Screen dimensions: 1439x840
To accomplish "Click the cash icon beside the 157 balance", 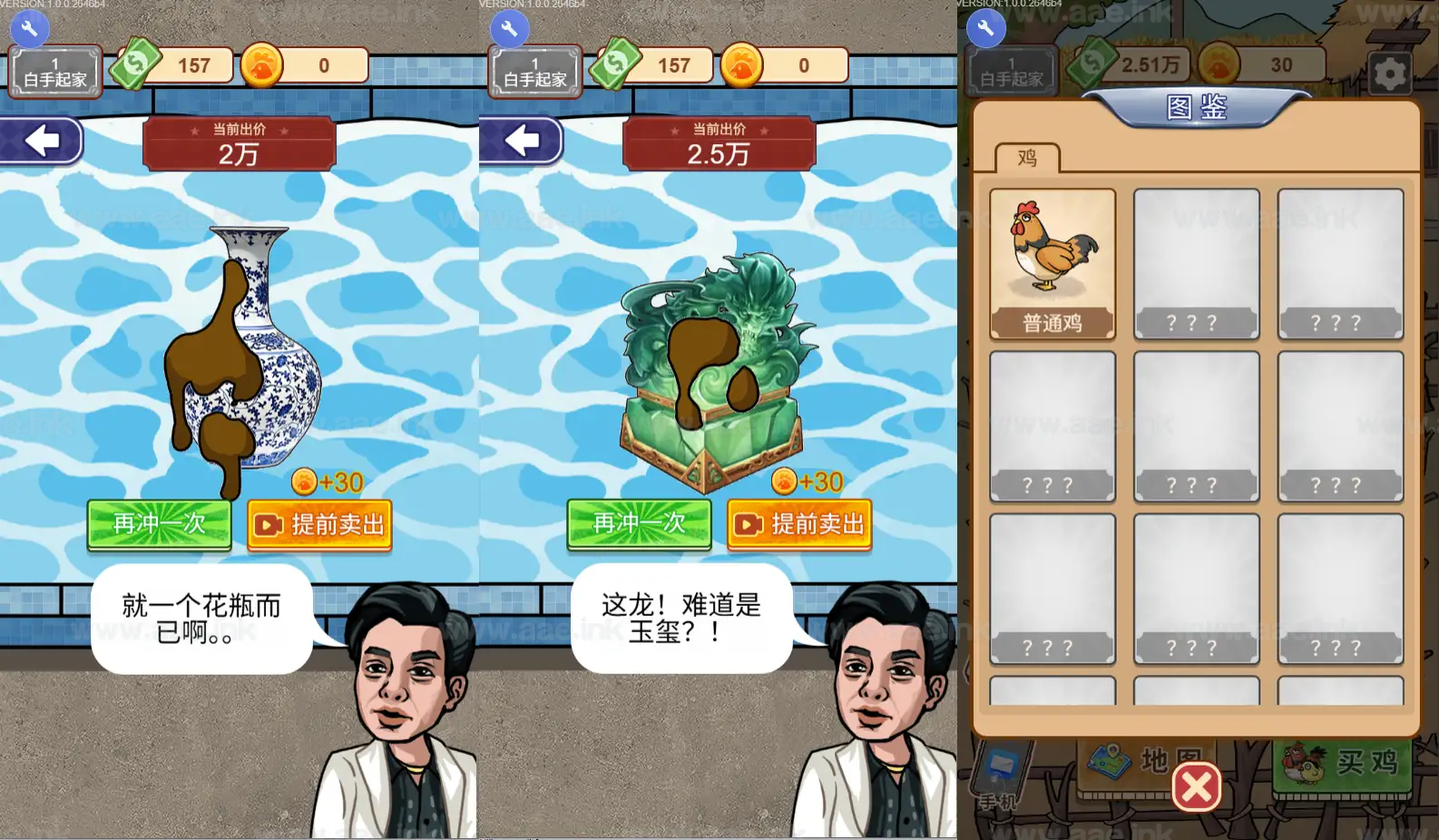I will click(134, 64).
